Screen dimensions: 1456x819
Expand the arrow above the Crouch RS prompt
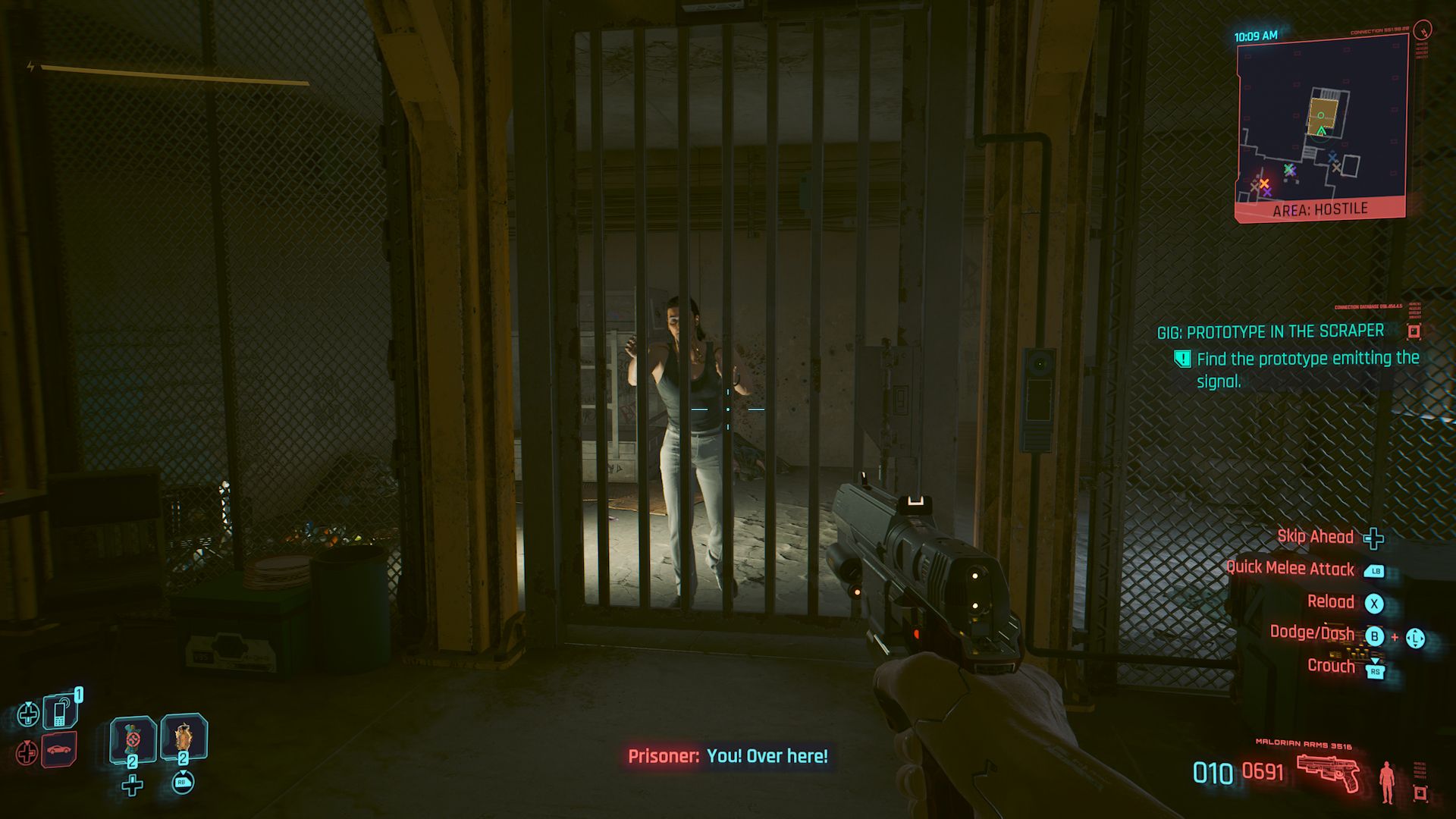click(x=1375, y=659)
